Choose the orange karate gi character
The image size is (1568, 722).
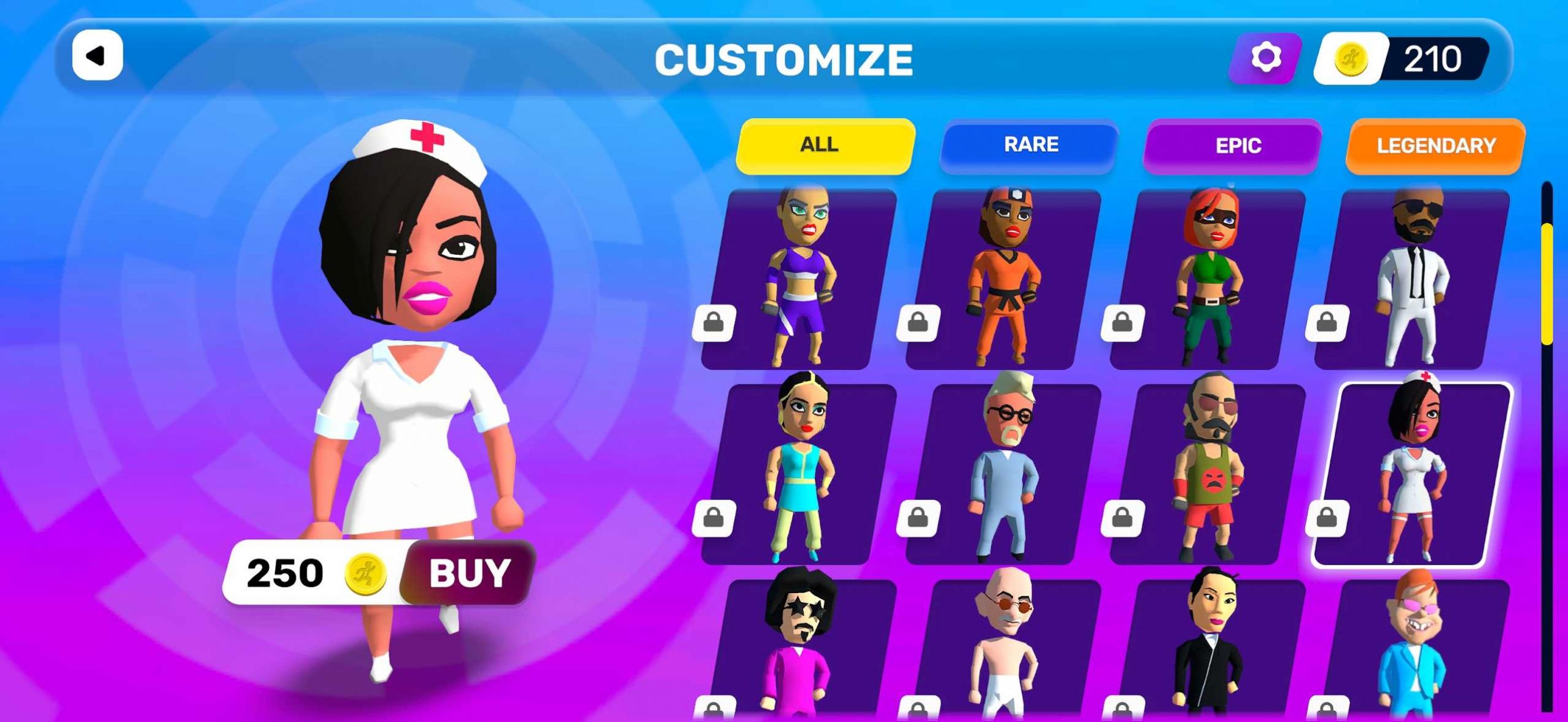1003,279
